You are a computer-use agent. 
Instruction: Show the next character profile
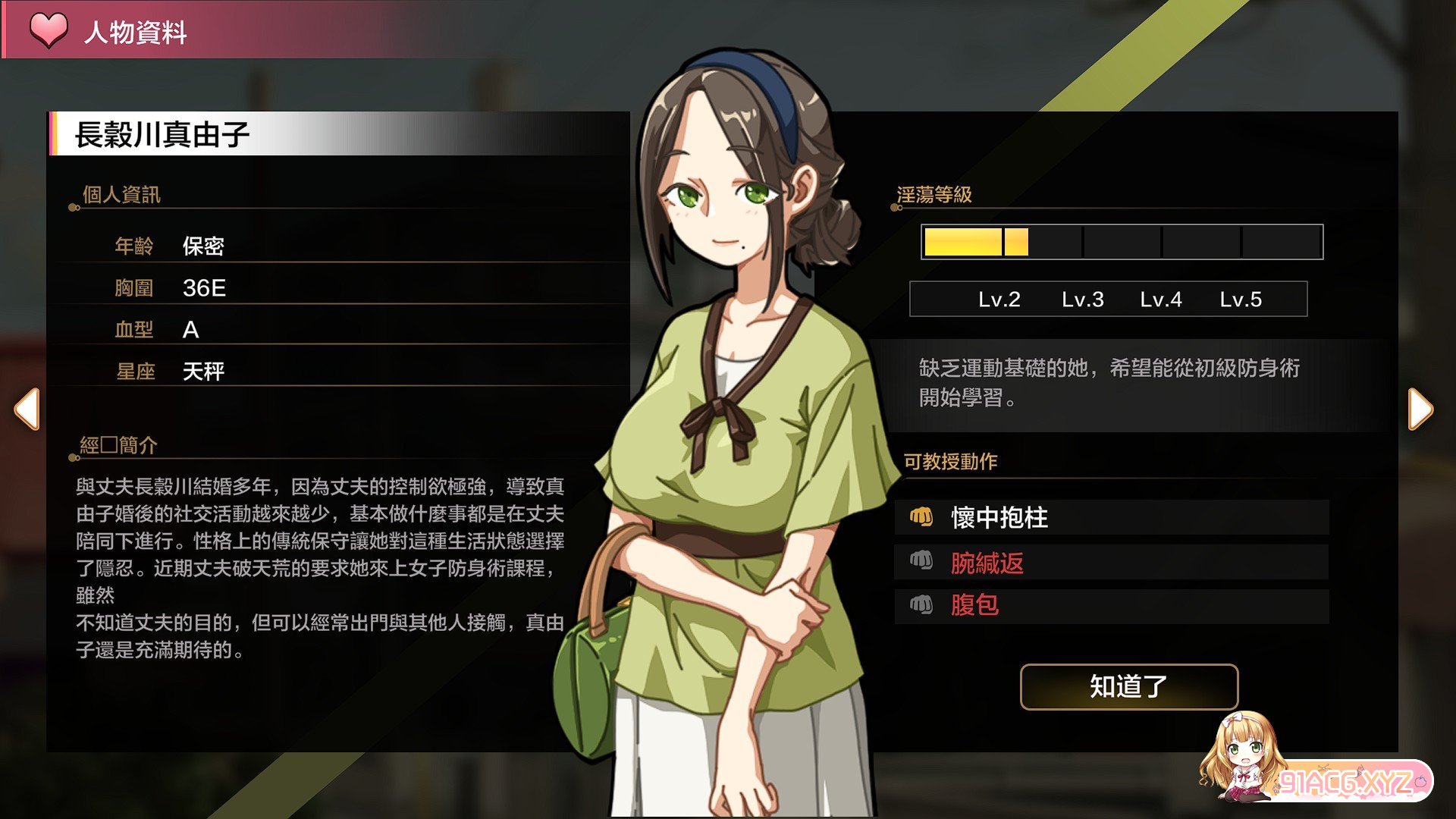(x=1420, y=409)
